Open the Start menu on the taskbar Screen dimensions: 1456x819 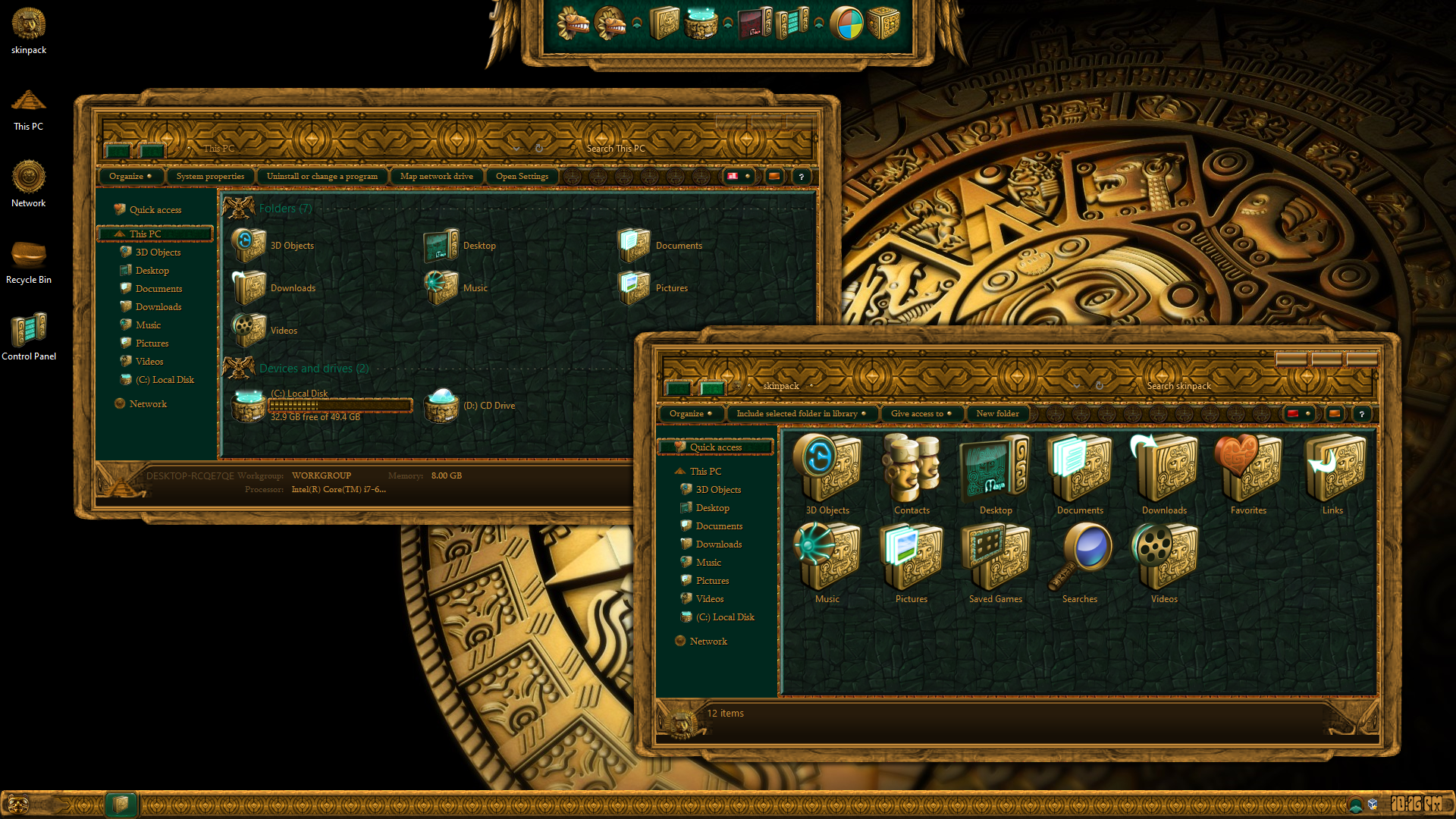click(18, 804)
